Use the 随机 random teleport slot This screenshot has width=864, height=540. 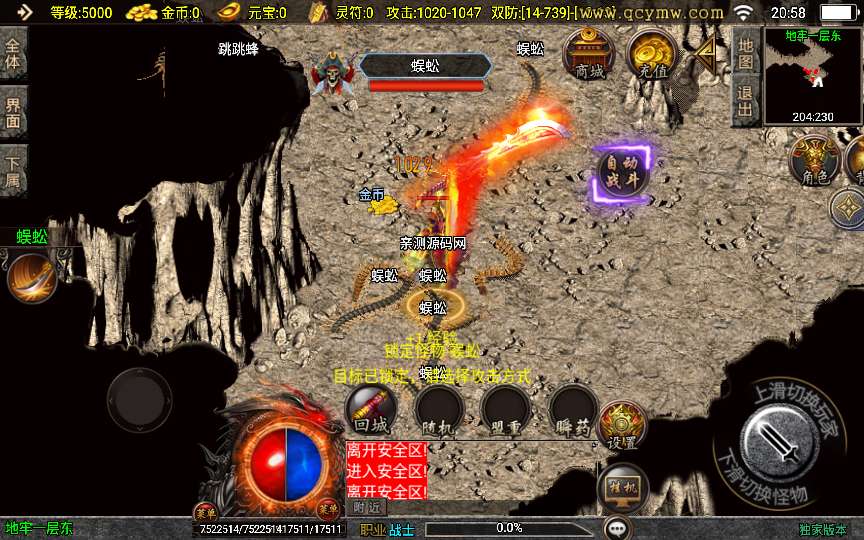[438, 408]
